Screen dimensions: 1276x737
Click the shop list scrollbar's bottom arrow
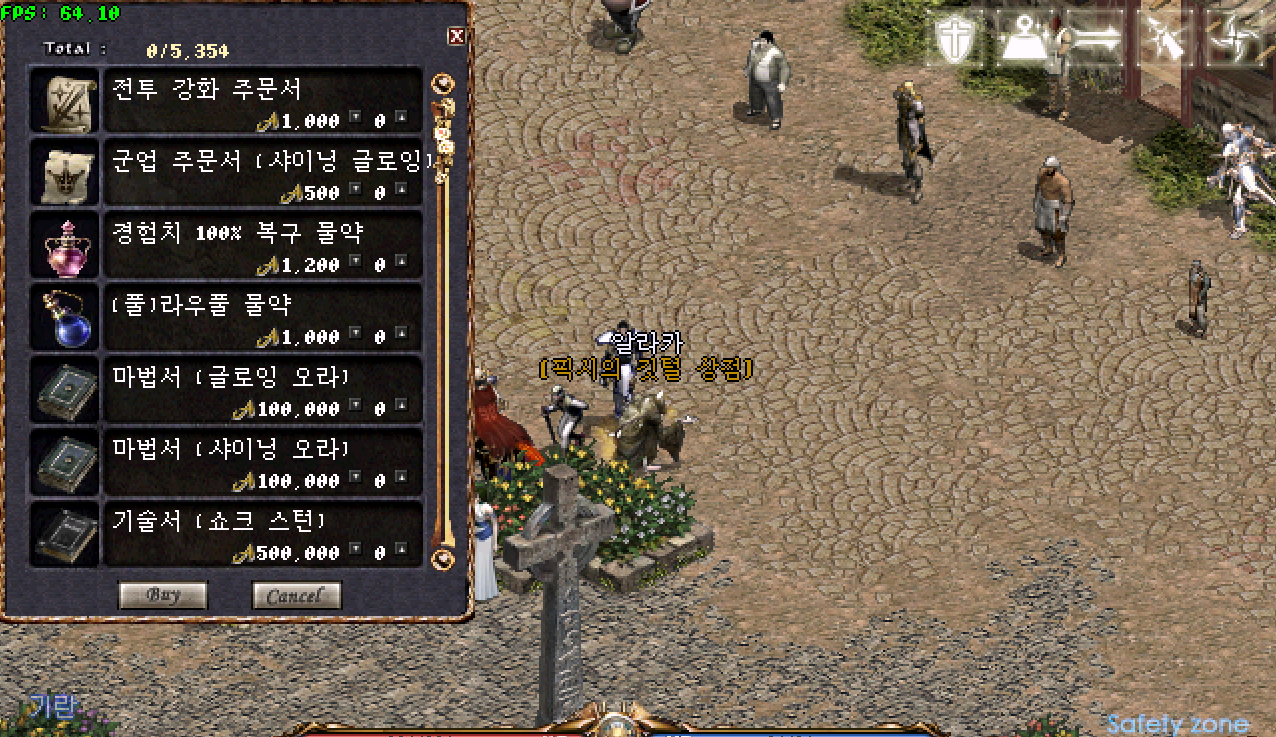pos(443,558)
